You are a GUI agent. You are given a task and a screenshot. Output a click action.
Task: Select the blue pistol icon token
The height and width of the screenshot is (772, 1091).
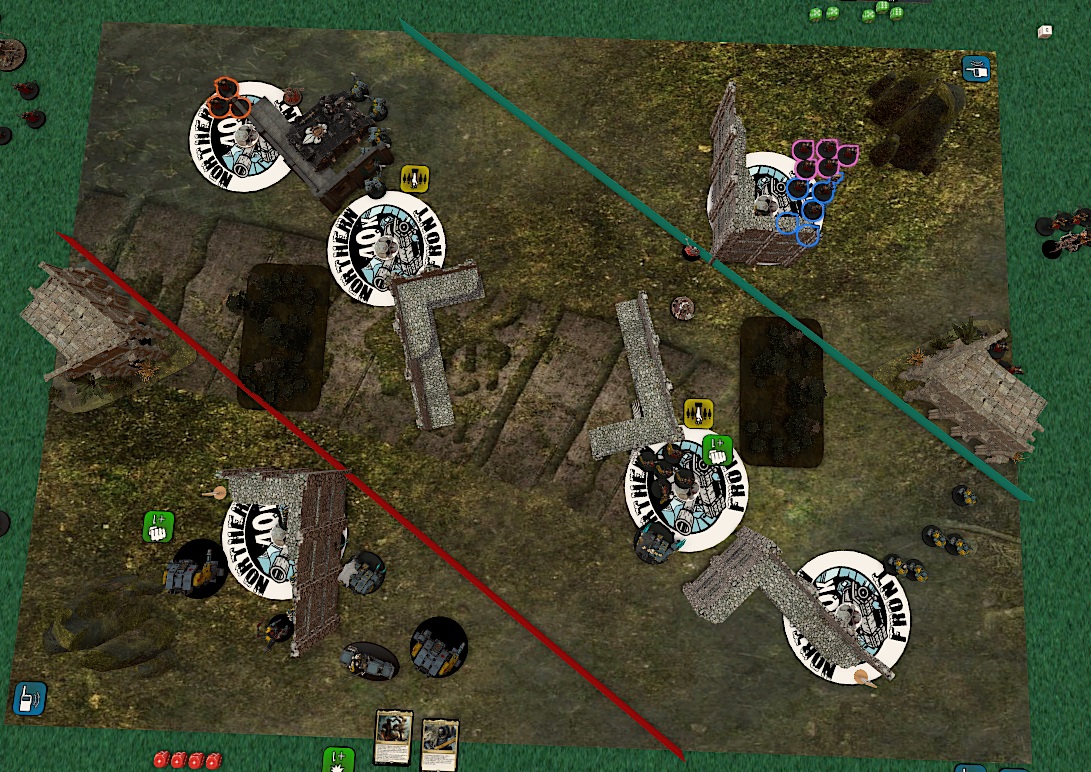[975, 68]
